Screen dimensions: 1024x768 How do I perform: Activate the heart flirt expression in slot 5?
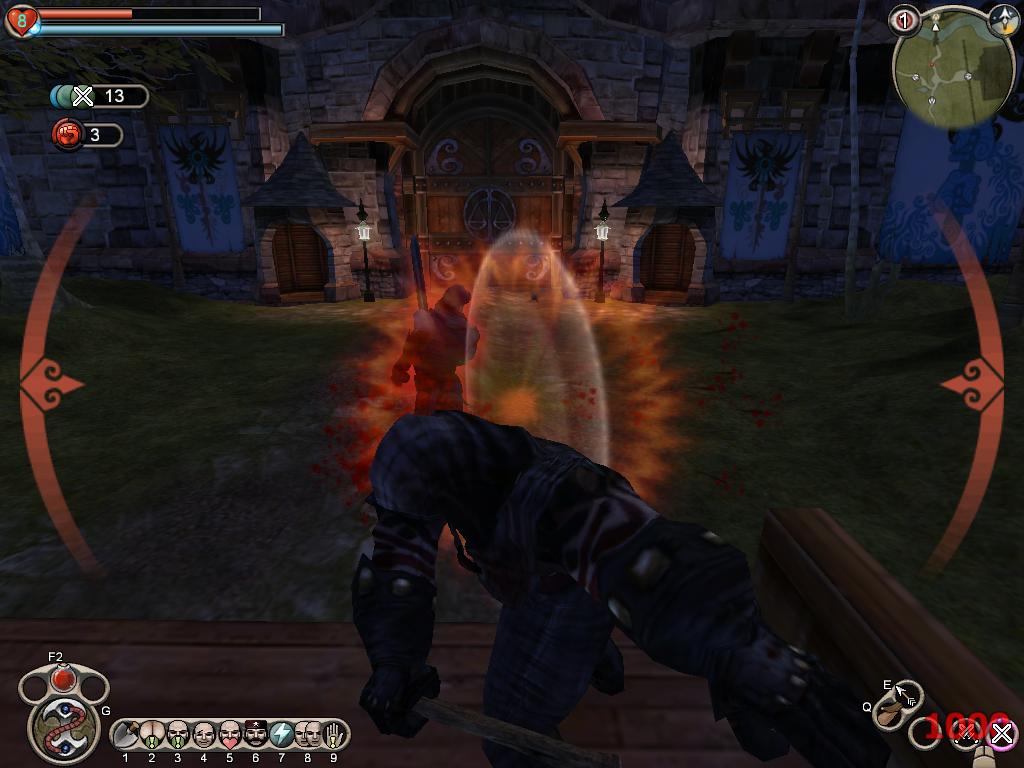coord(230,735)
